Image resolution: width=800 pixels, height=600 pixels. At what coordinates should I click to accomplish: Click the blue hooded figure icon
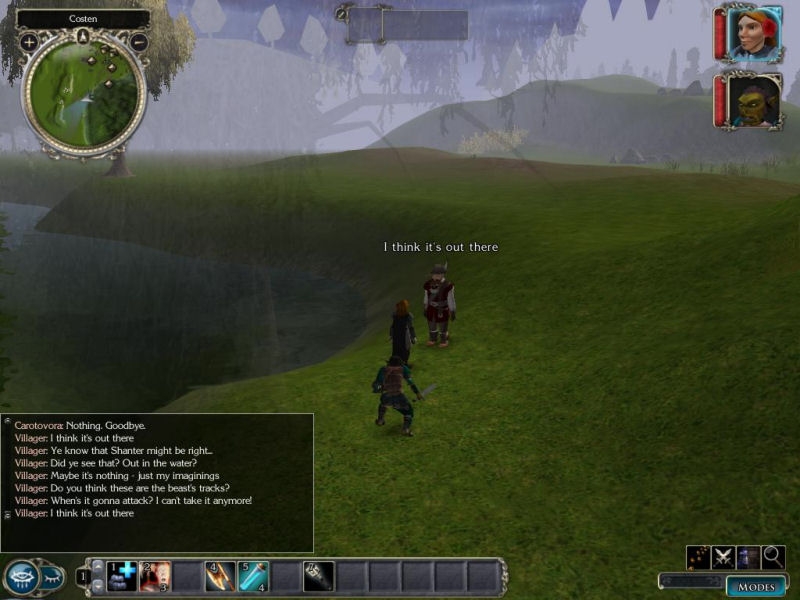click(x=748, y=557)
